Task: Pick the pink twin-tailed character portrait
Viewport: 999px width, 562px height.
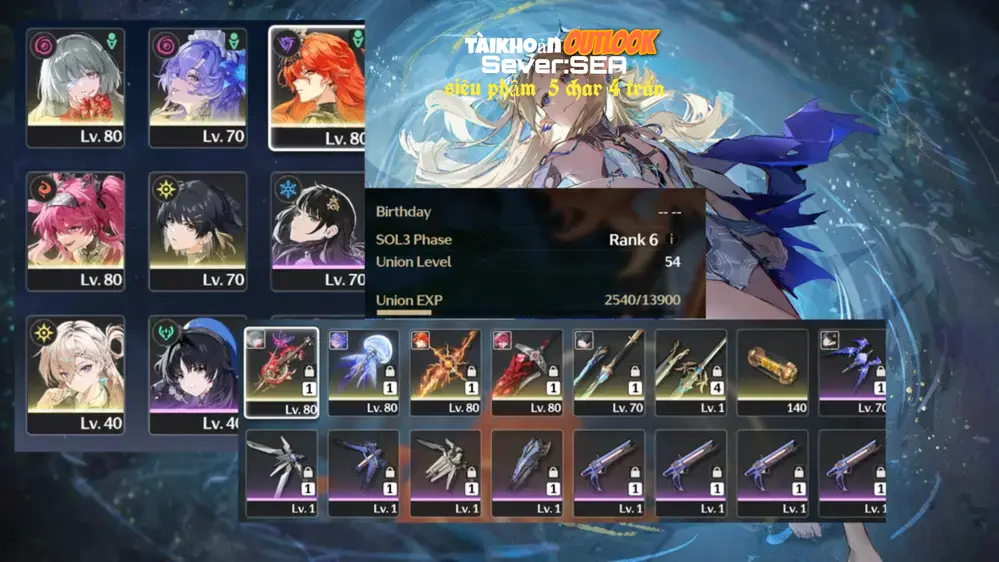Action: 76,230
